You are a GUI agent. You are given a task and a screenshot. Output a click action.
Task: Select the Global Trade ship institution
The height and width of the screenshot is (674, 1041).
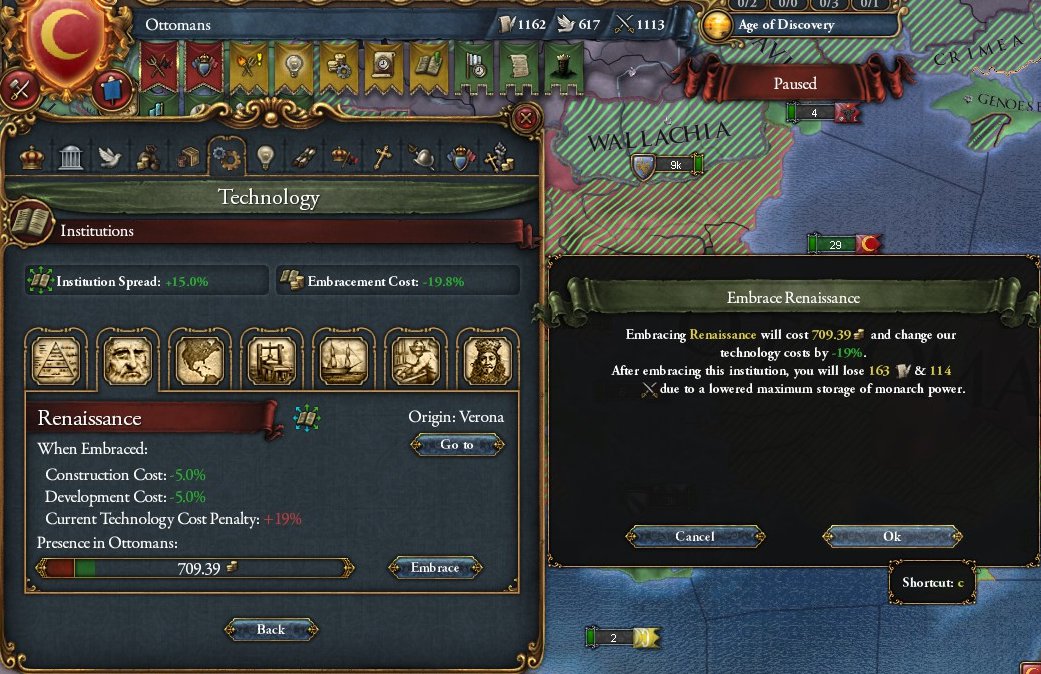coord(342,359)
